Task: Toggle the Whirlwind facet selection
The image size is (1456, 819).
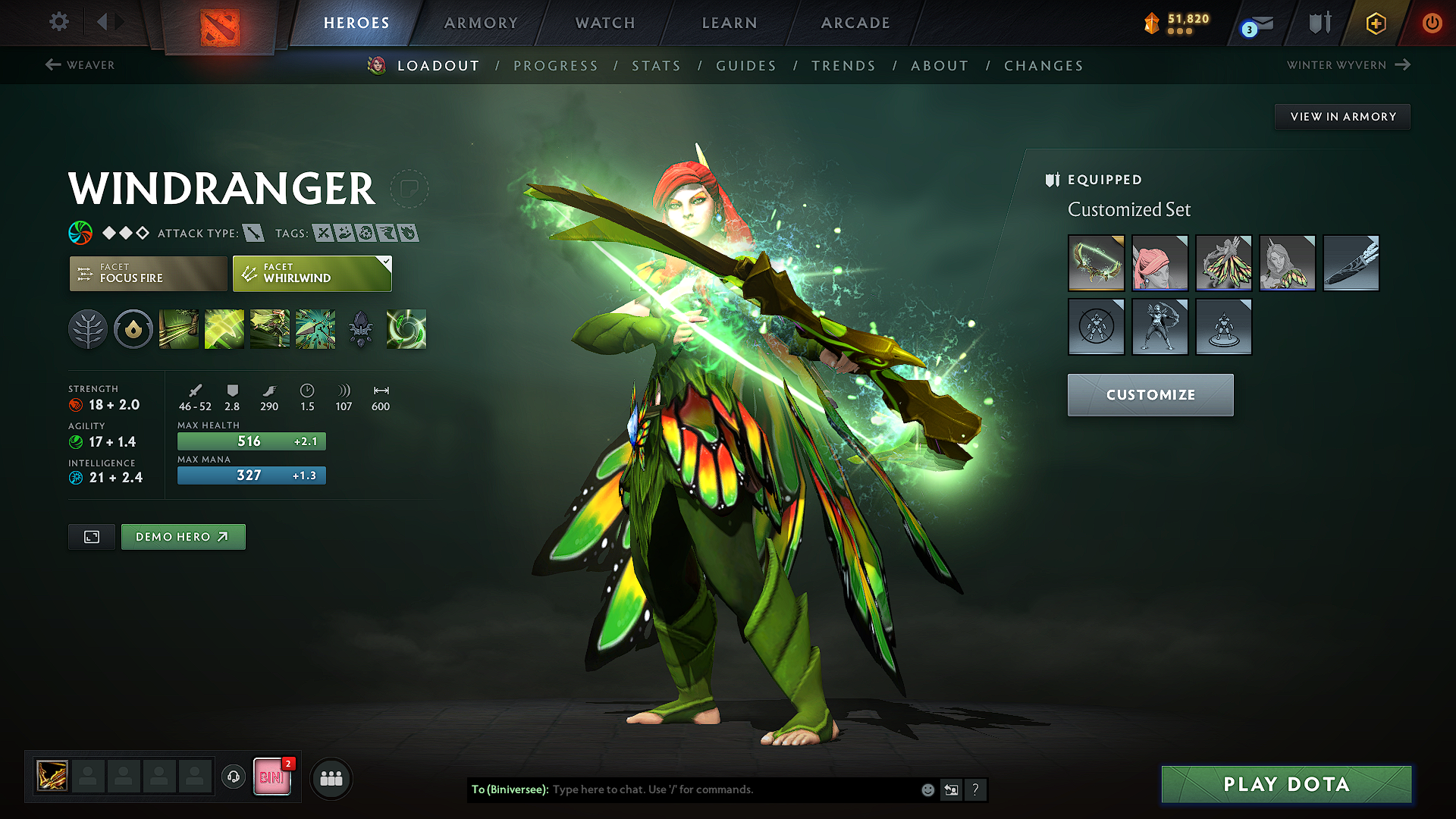Action: 311,274
